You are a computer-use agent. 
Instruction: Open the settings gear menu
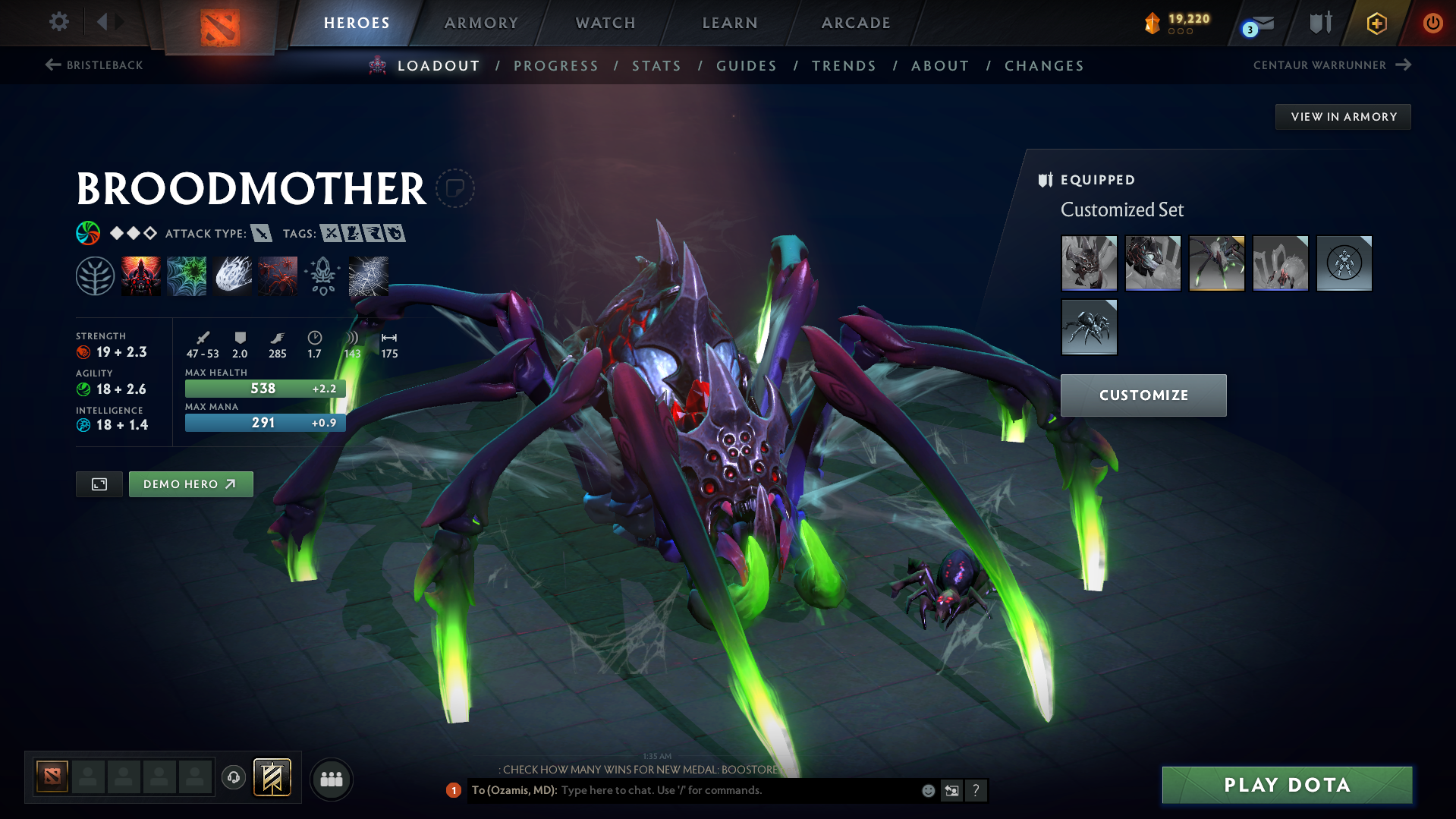click(58, 23)
